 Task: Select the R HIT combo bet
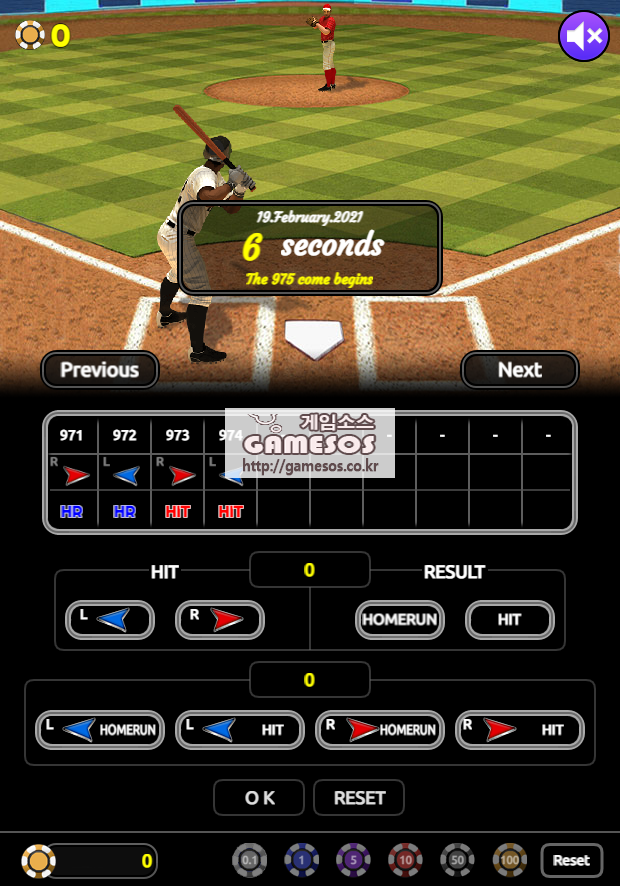click(x=520, y=730)
